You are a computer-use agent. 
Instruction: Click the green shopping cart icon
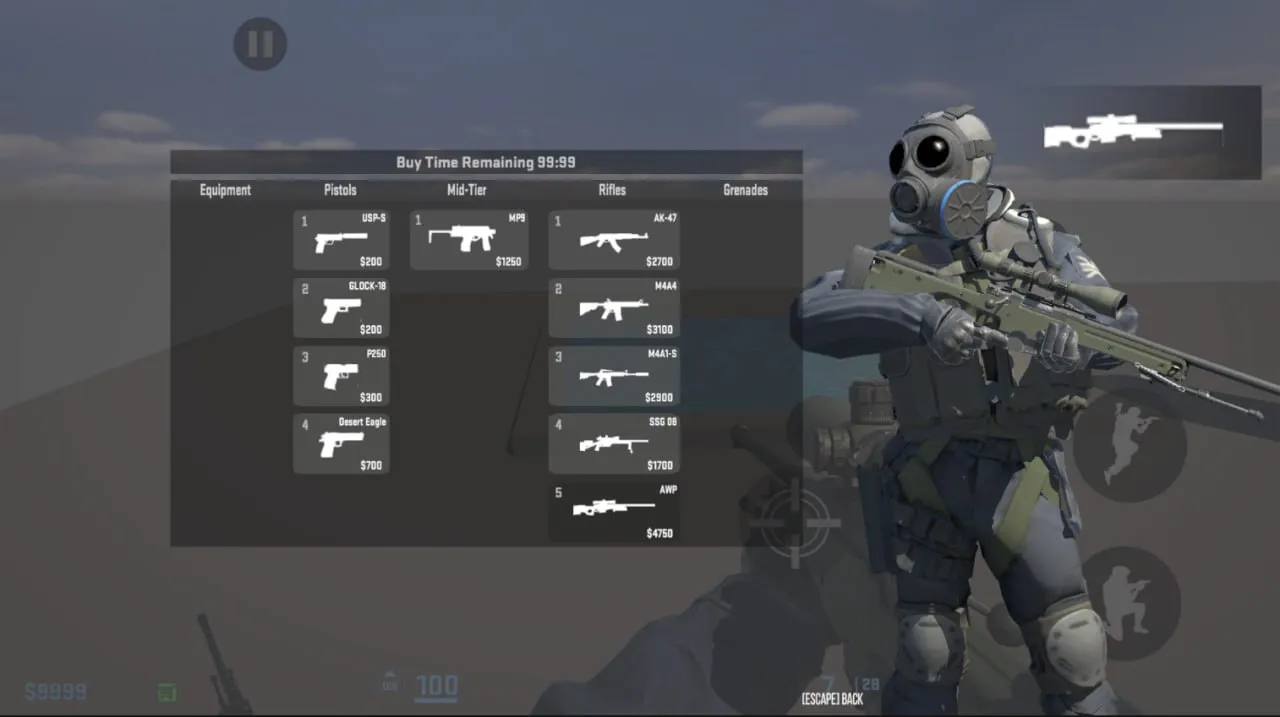click(x=167, y=691)
